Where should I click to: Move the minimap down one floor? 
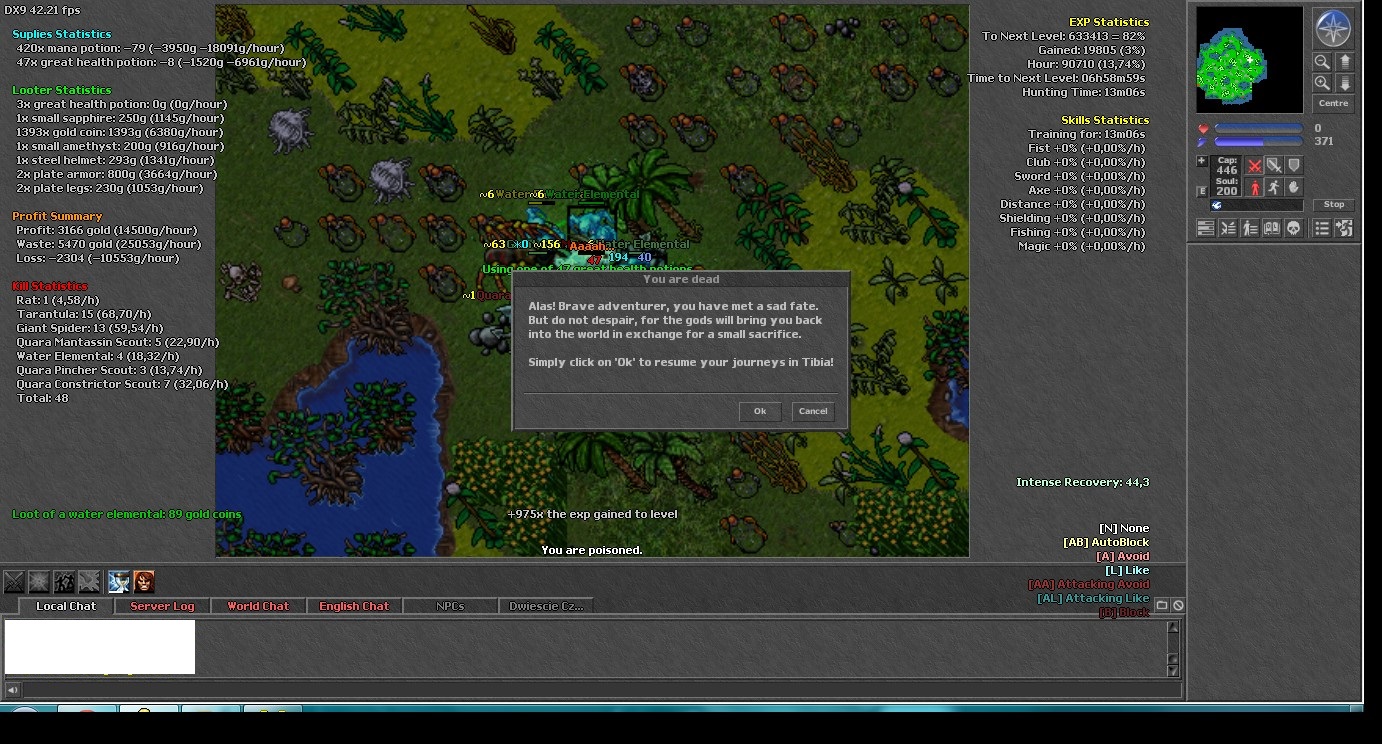[x=1346, y=83]
